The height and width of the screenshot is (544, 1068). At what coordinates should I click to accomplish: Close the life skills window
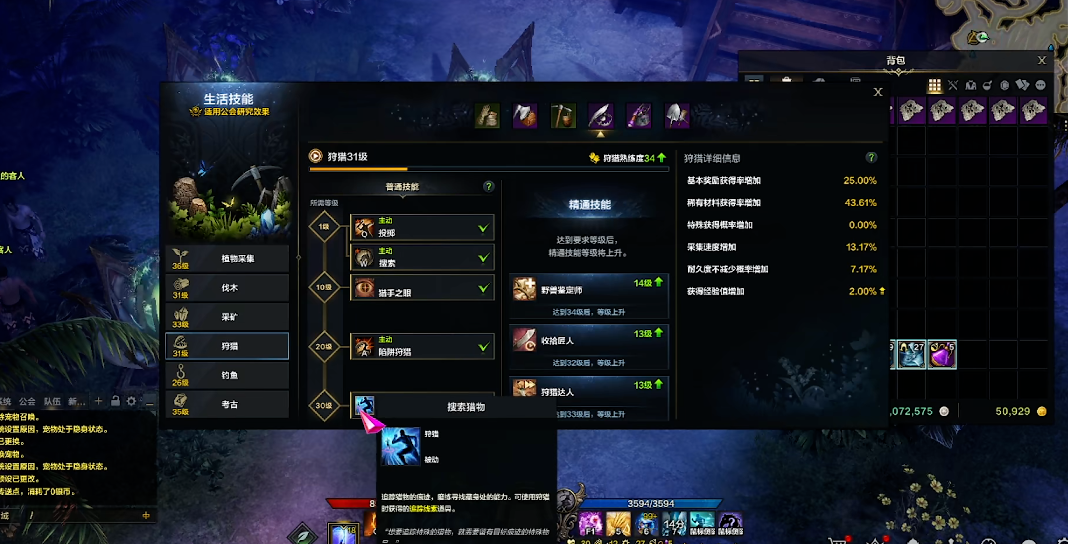coord(878,92)
